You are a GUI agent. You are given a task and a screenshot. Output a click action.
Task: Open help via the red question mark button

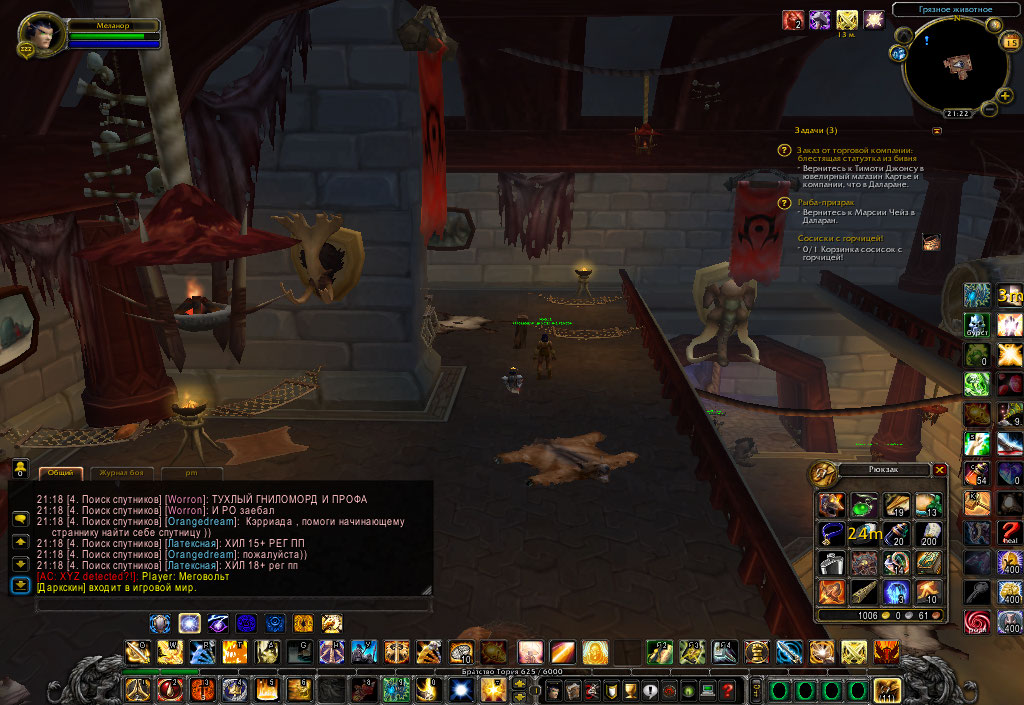tap(727, 690)
